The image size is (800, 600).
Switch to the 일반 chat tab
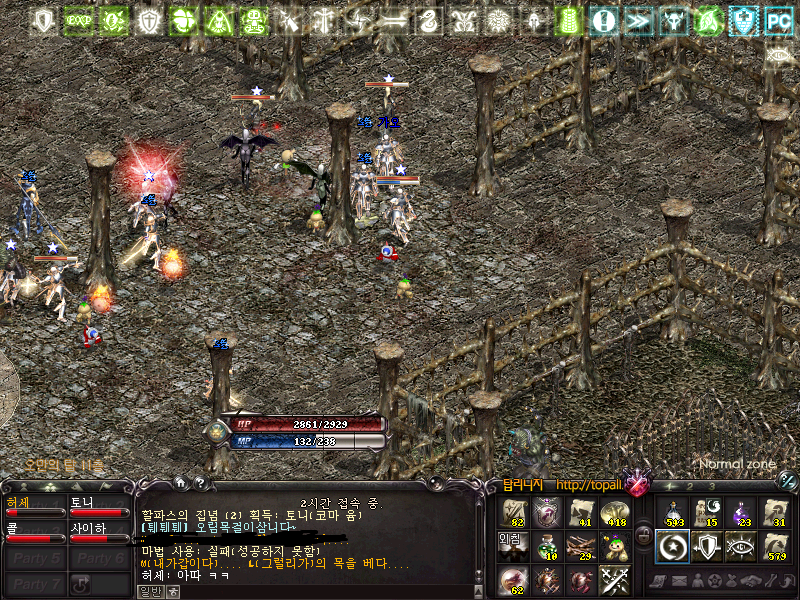coord(149,591)
